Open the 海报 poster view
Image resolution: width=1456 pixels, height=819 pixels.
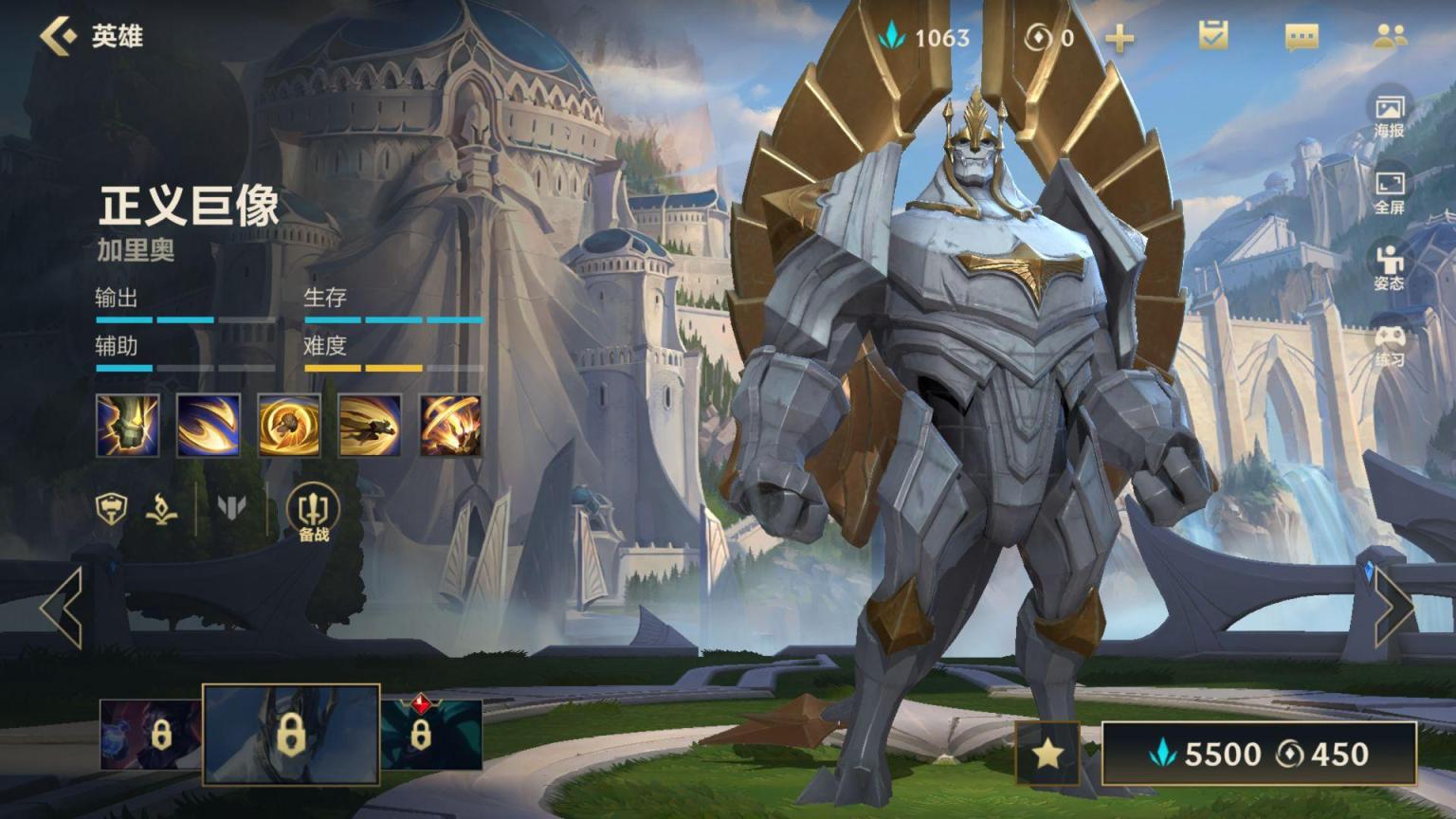[x=1390, y=115]
